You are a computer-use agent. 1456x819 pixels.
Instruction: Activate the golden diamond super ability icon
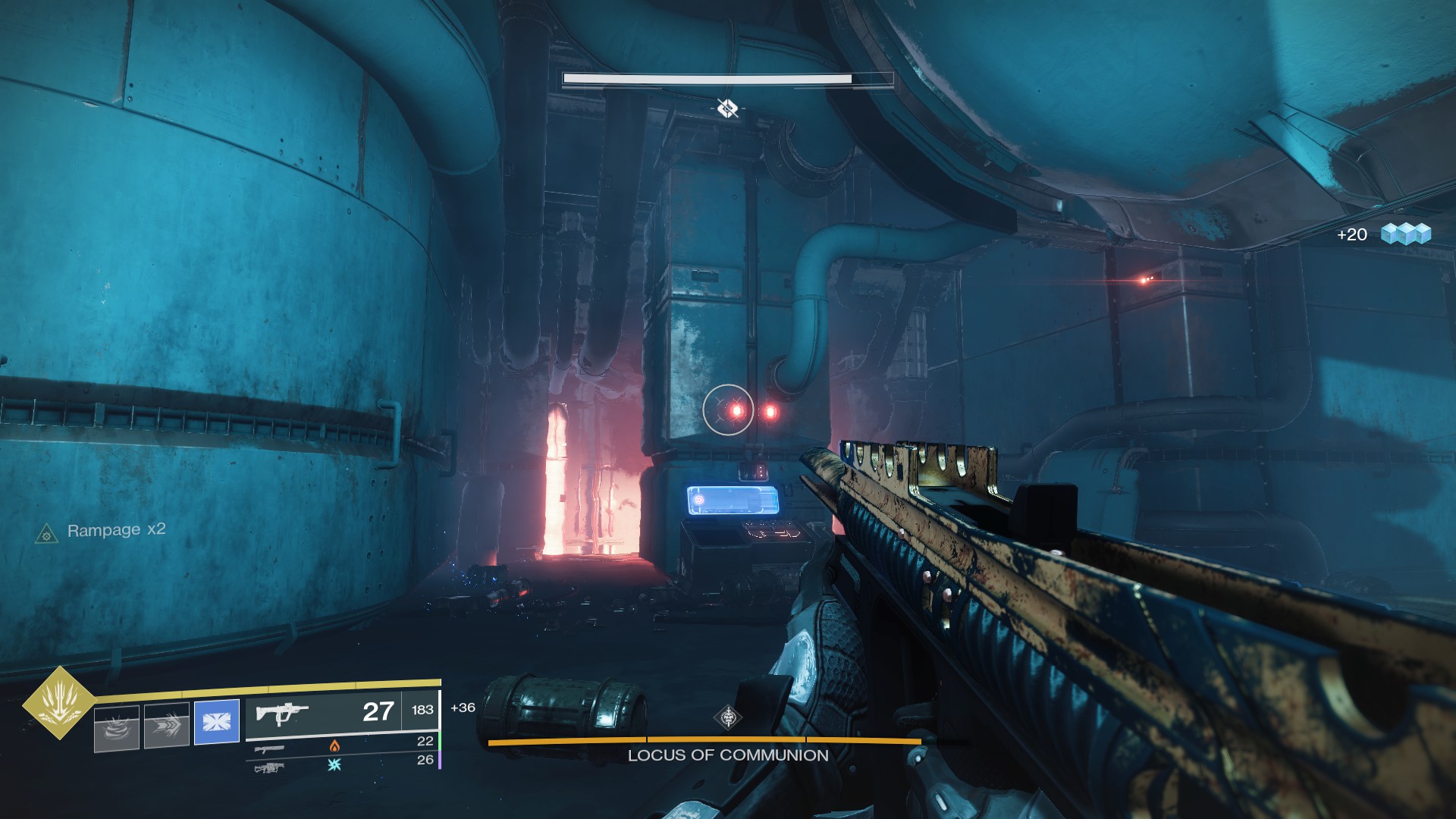click(x=58, y=703)
